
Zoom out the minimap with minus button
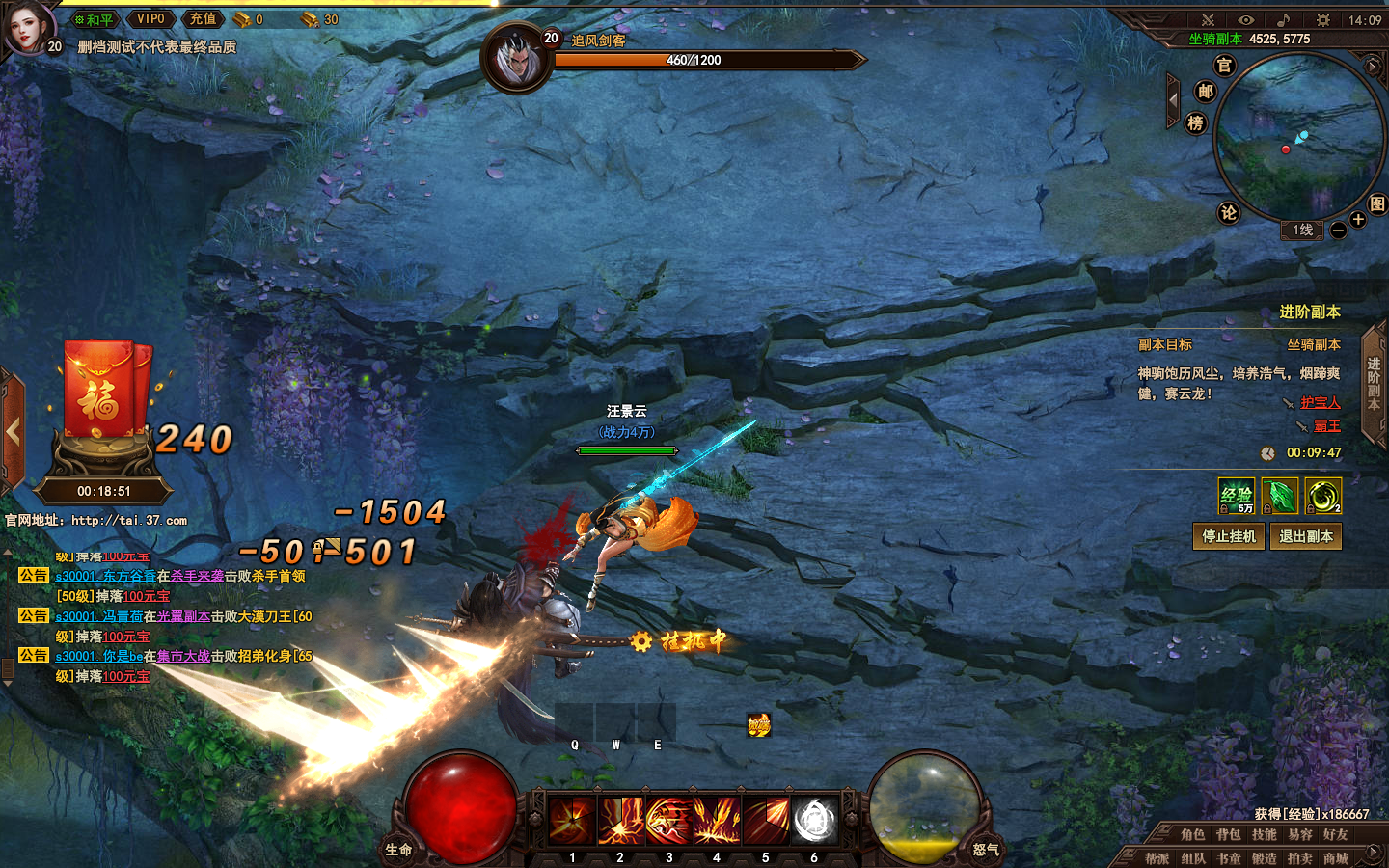coord(1338,231)
